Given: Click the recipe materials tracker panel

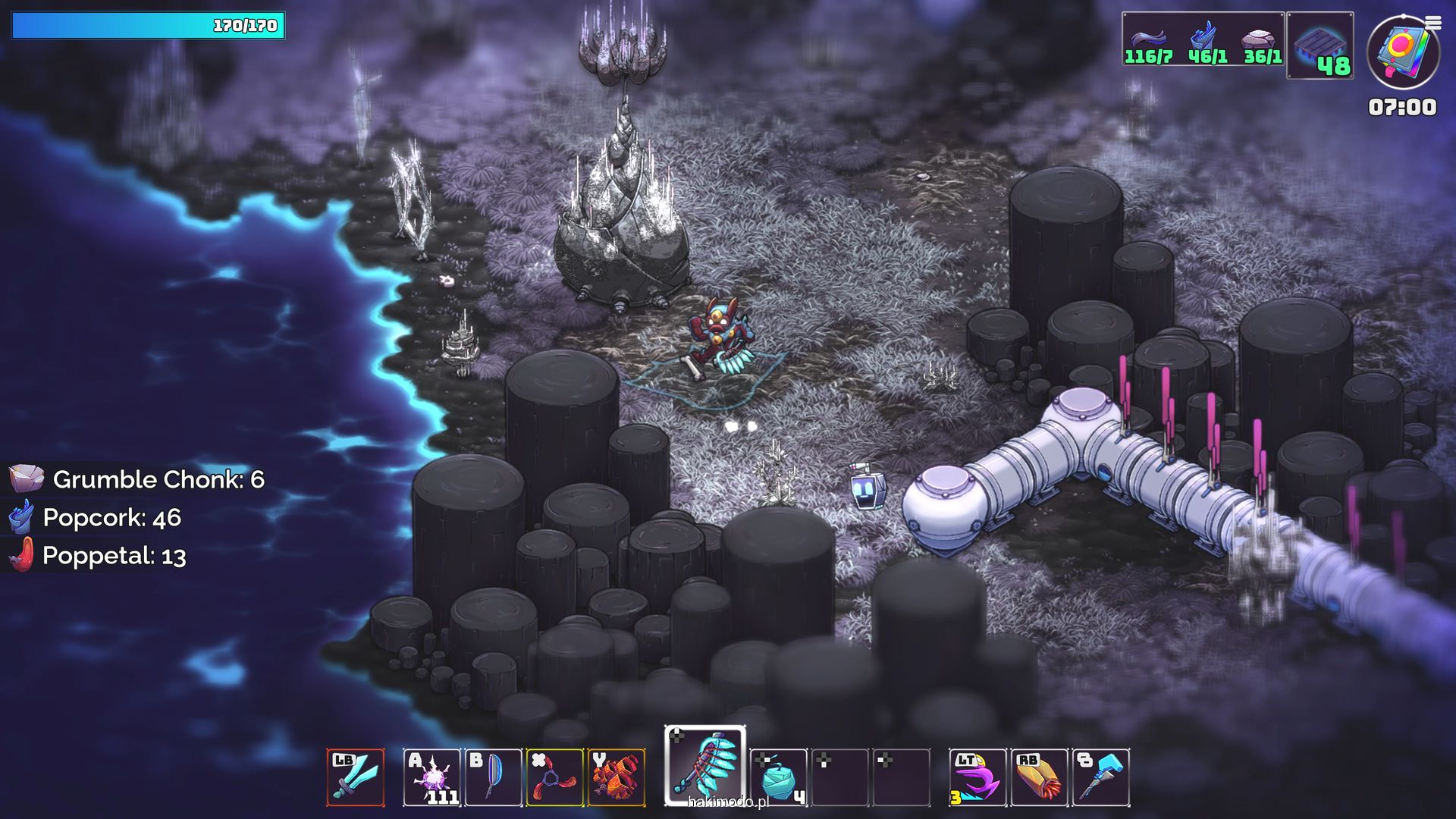Looking at the screenshot, I should (x=1203, y=39).
